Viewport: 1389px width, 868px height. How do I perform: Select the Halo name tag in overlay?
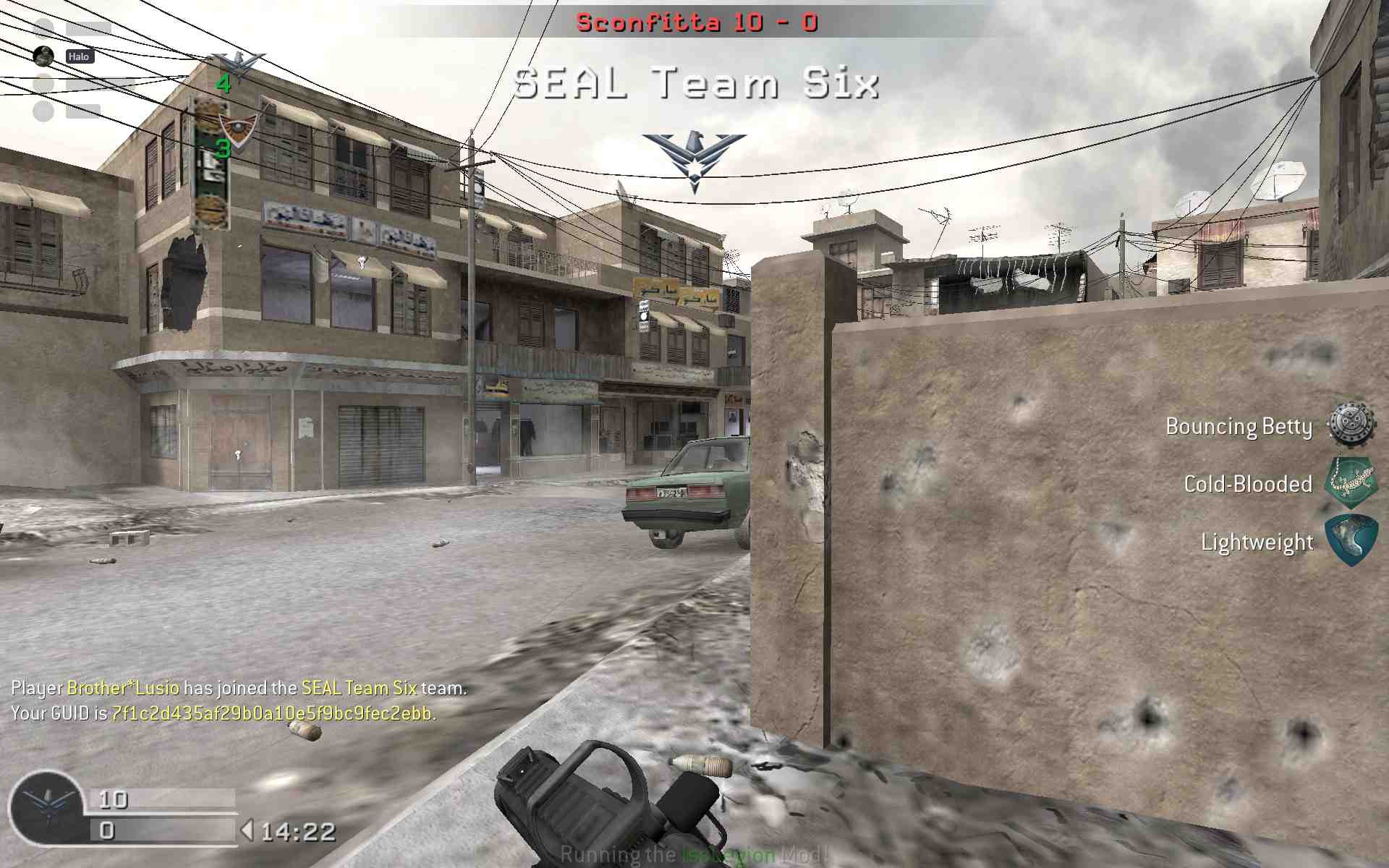click(x=80, y=56)
